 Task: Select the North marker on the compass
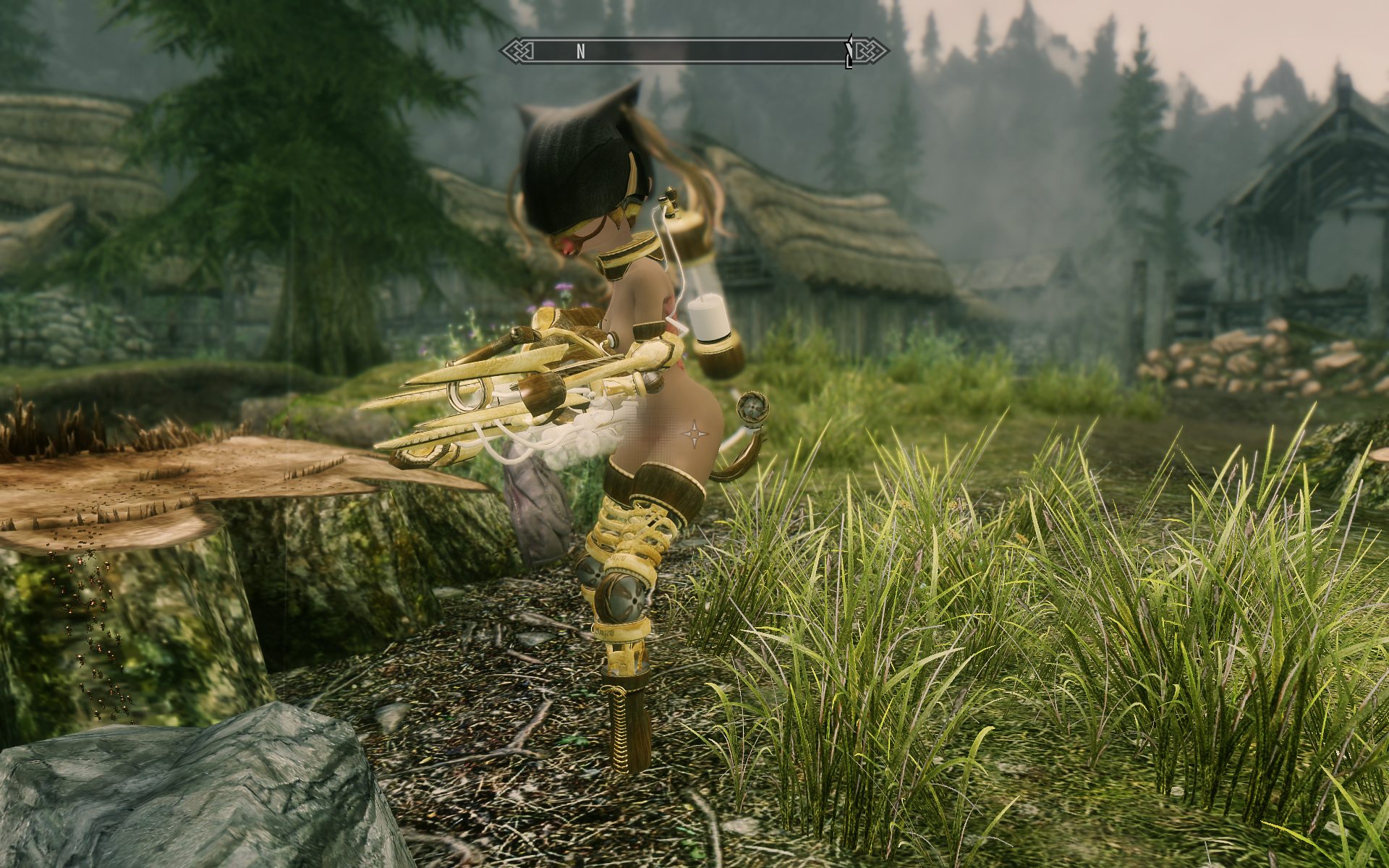580,51
